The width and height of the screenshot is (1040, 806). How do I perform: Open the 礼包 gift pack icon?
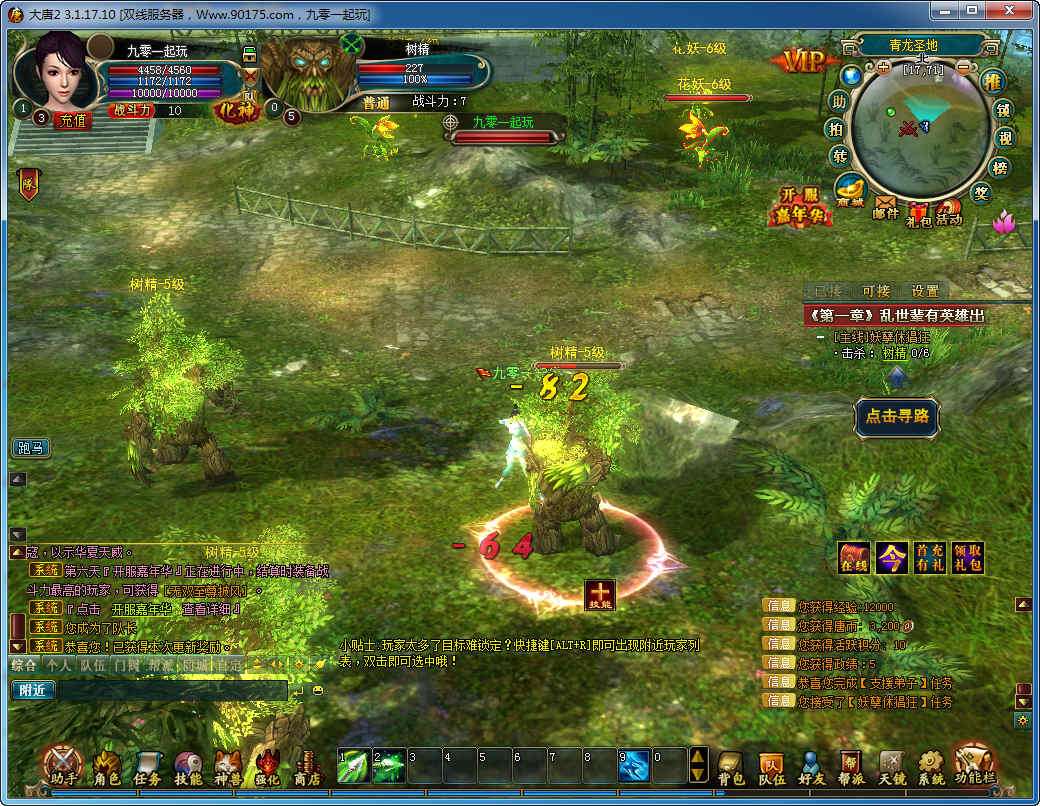tap(918, 213)
